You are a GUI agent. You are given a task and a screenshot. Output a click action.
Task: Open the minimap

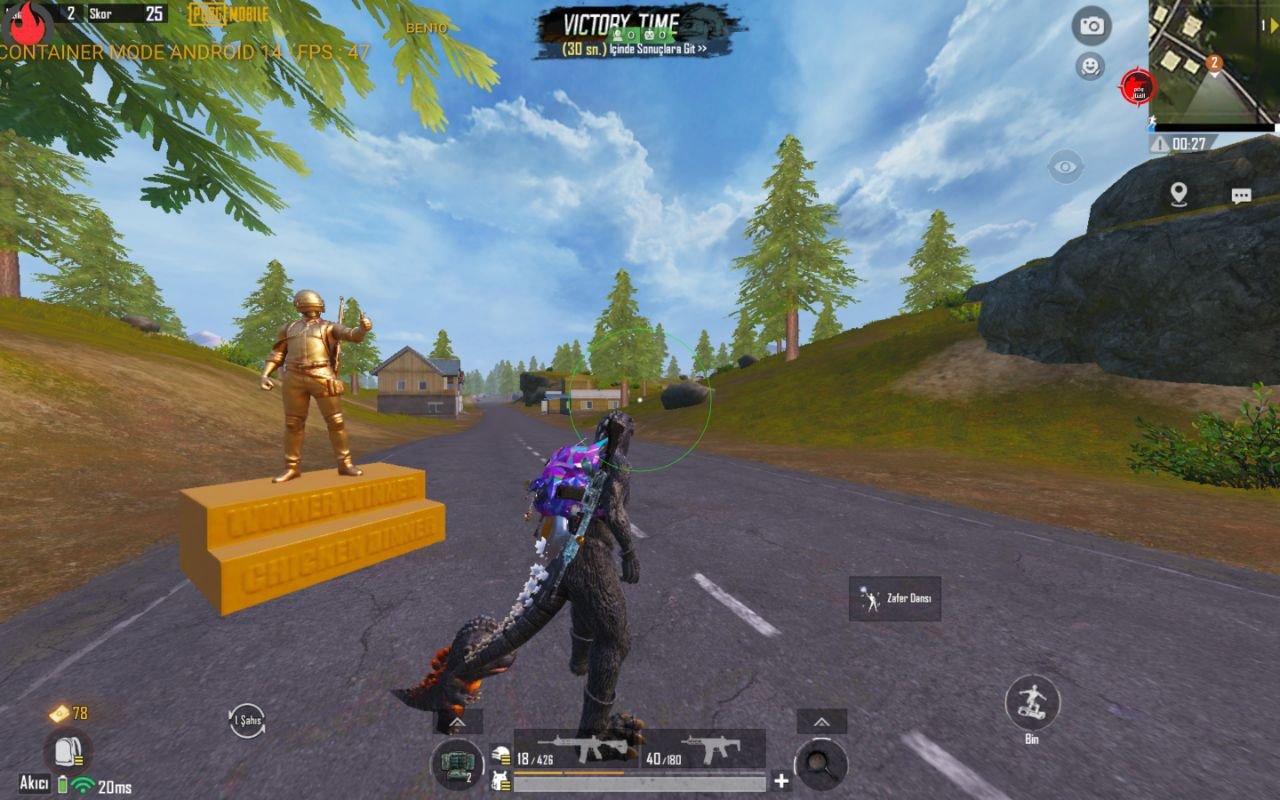pyautogui.click(x=1213, y=62)
